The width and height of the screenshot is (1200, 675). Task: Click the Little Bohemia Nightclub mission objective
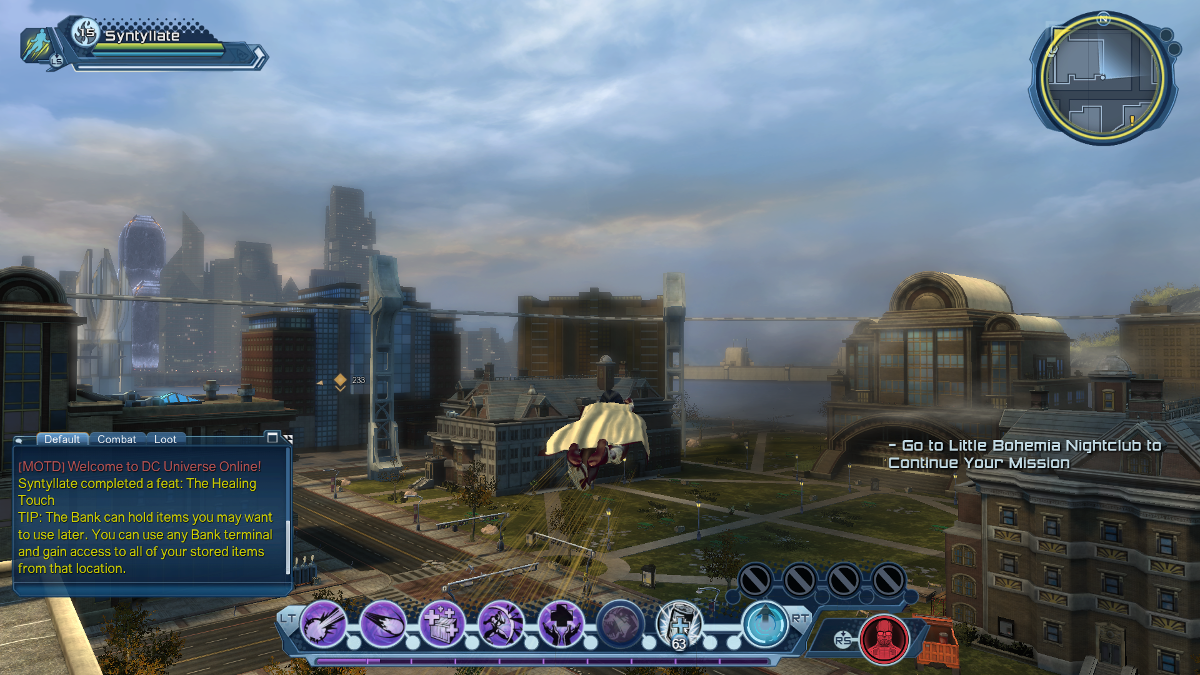1025,454
